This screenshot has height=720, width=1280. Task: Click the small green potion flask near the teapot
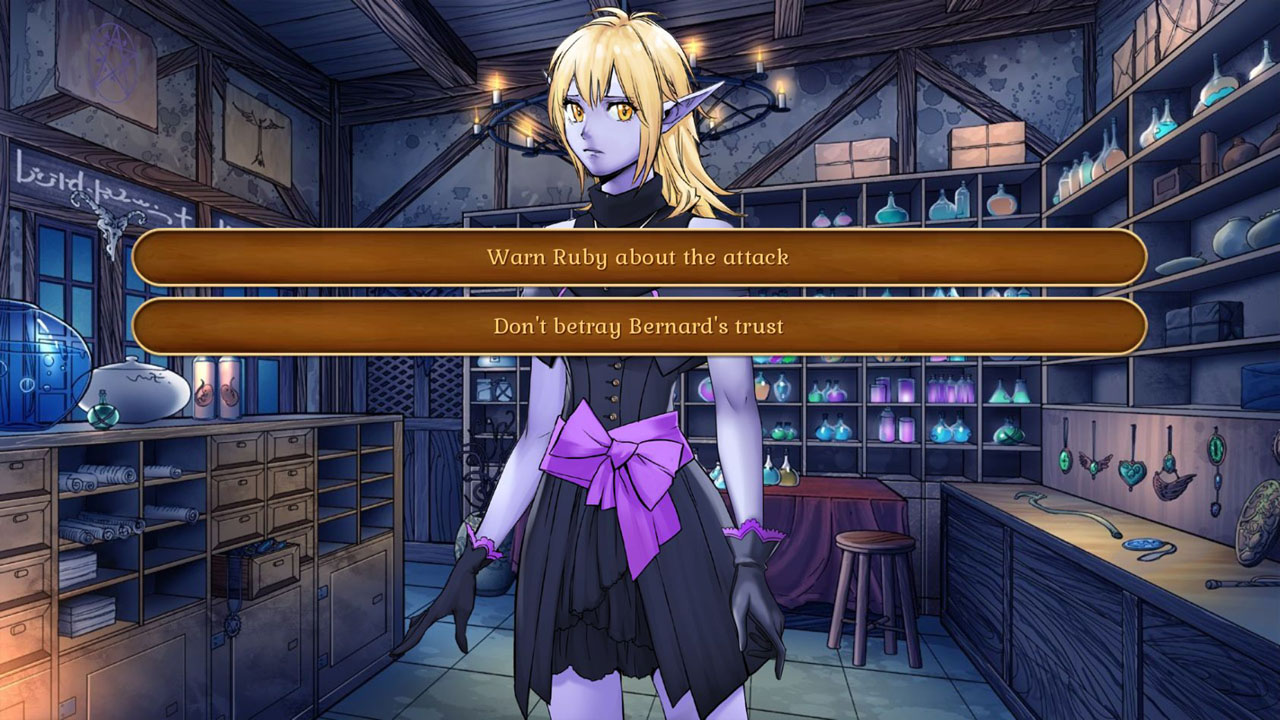tap(103, 413)
